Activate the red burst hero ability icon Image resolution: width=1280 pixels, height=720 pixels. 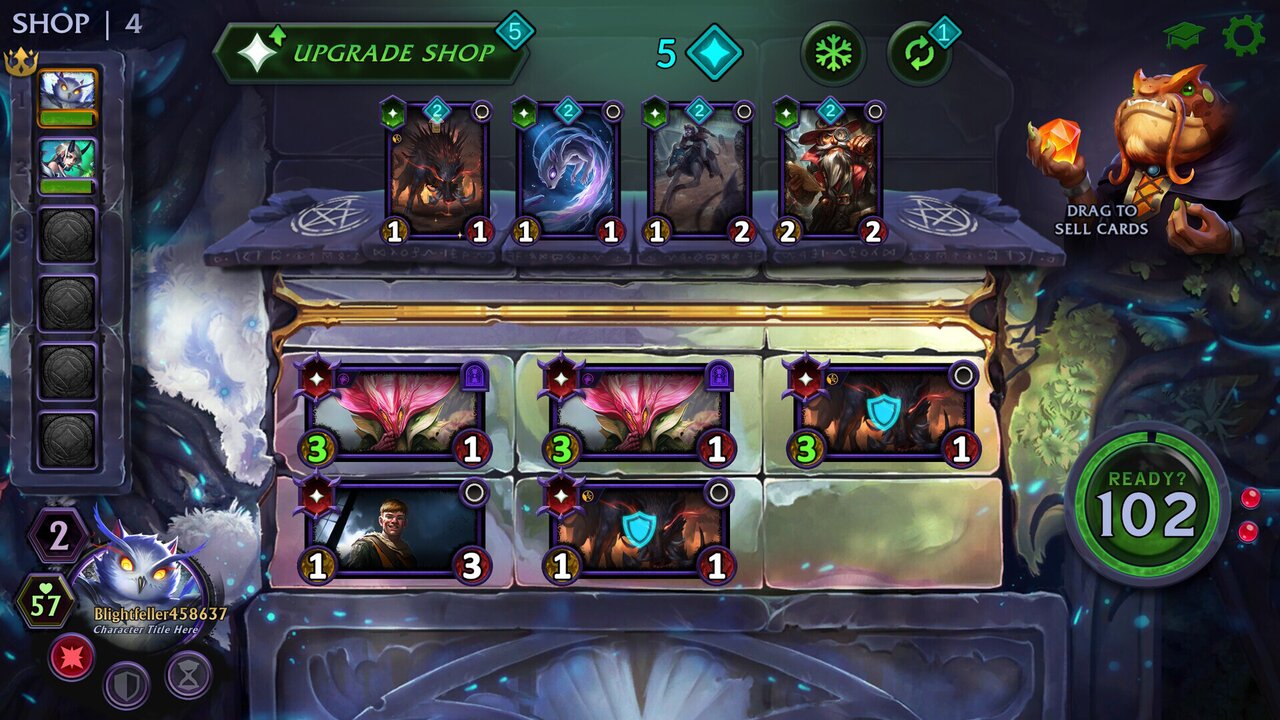72,657
